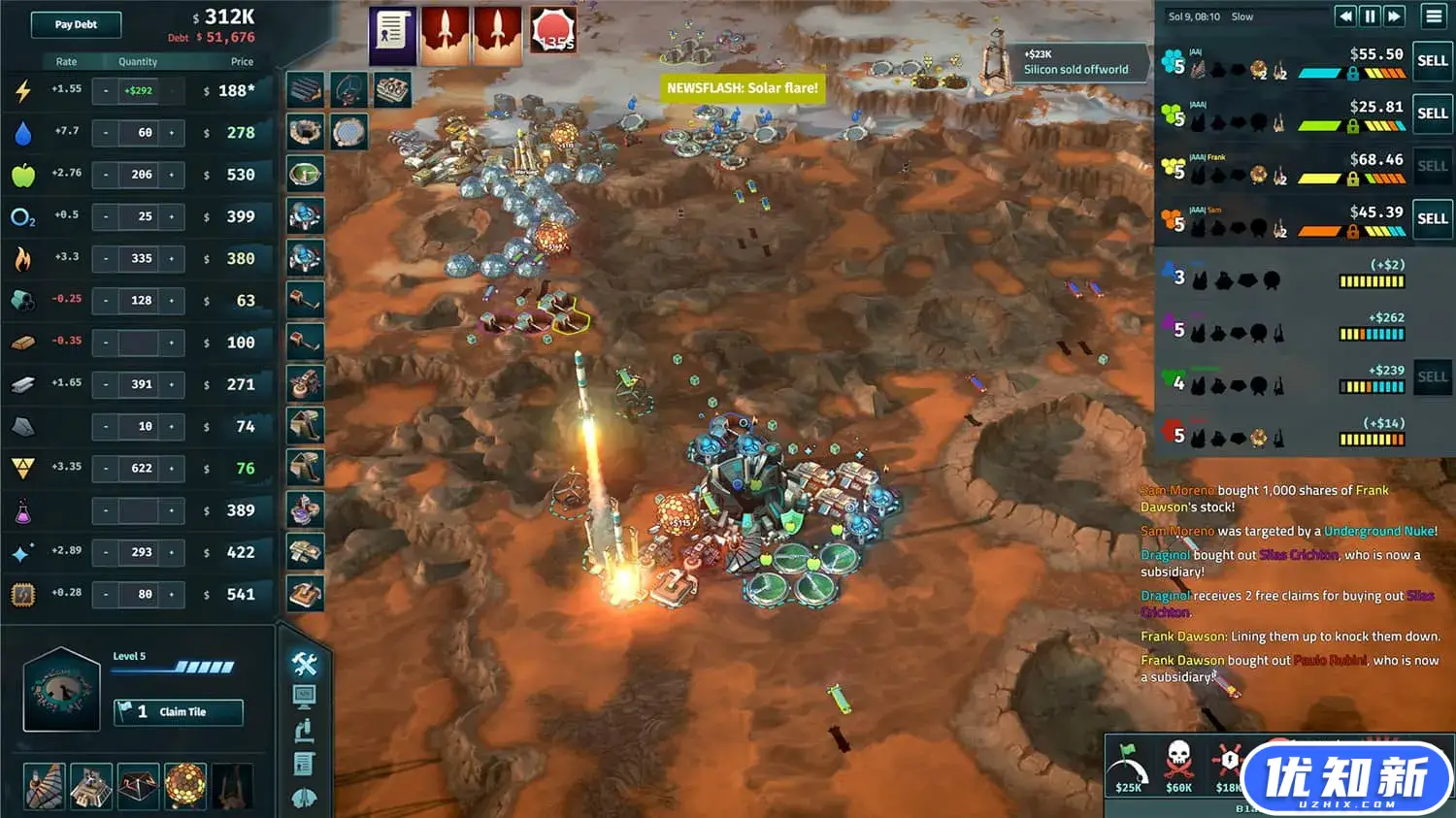Open the patent scroll notification at top
The image size is (1456, 818).
392,36
